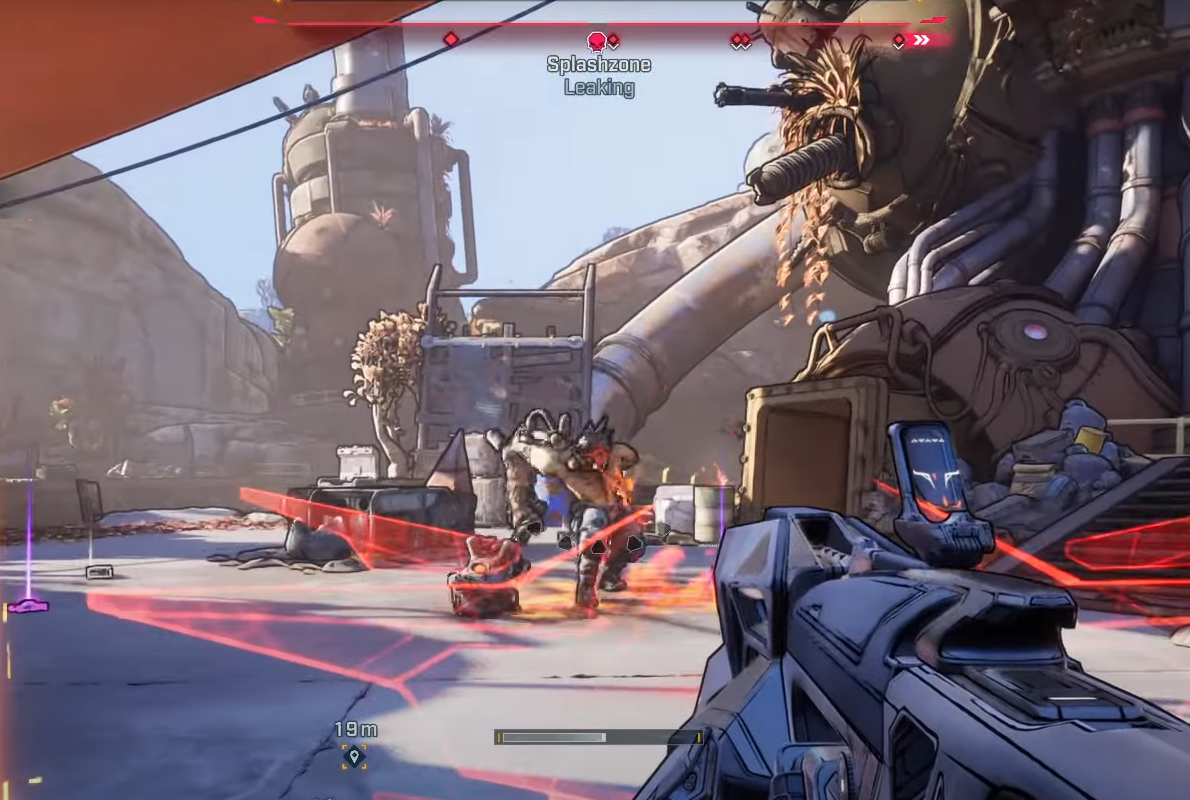Click the red skull boss marker
The height and width of the screenshot is (800, 1190).
(596, 41)
